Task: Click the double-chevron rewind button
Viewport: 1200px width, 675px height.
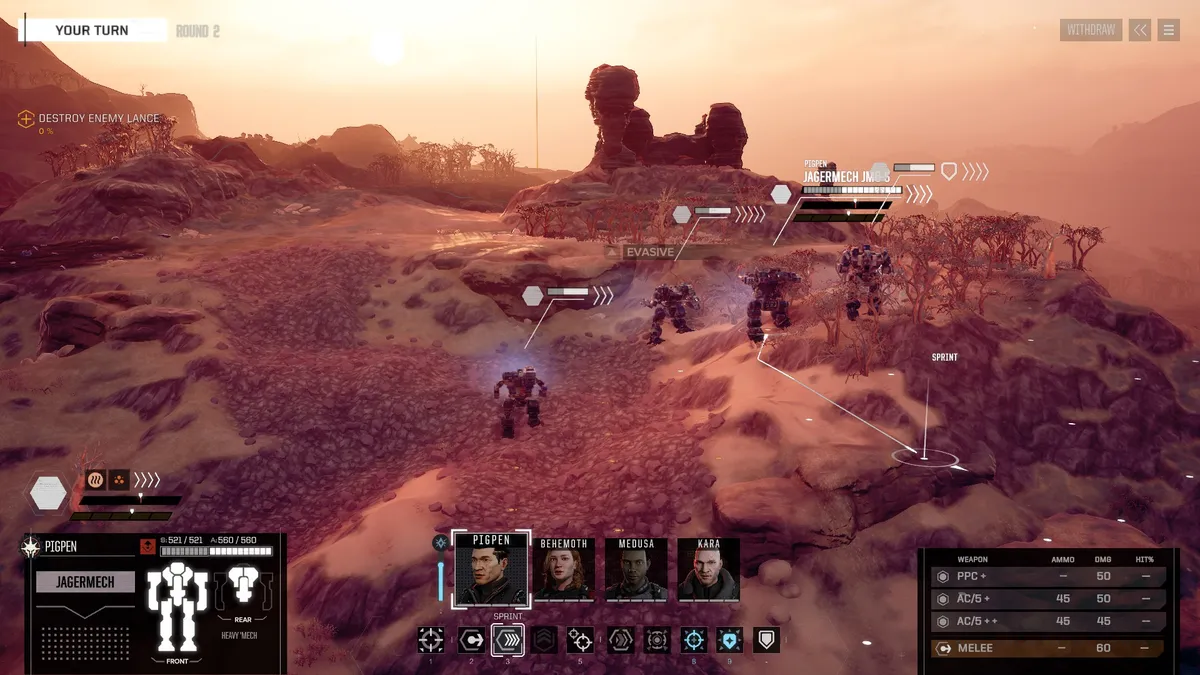Action: [1140, 30]
